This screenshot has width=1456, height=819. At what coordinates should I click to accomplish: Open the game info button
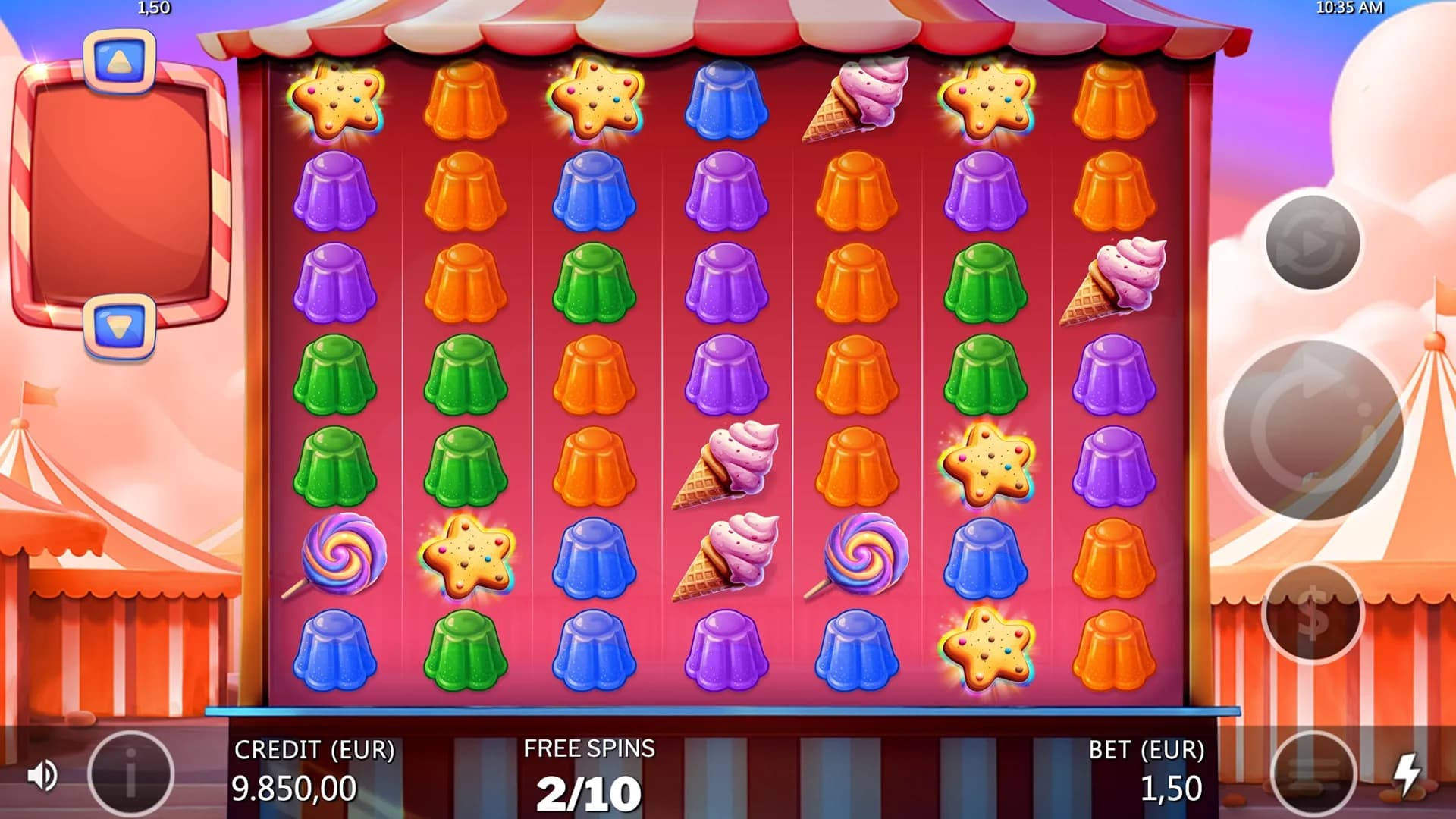[x=130, y=774]
